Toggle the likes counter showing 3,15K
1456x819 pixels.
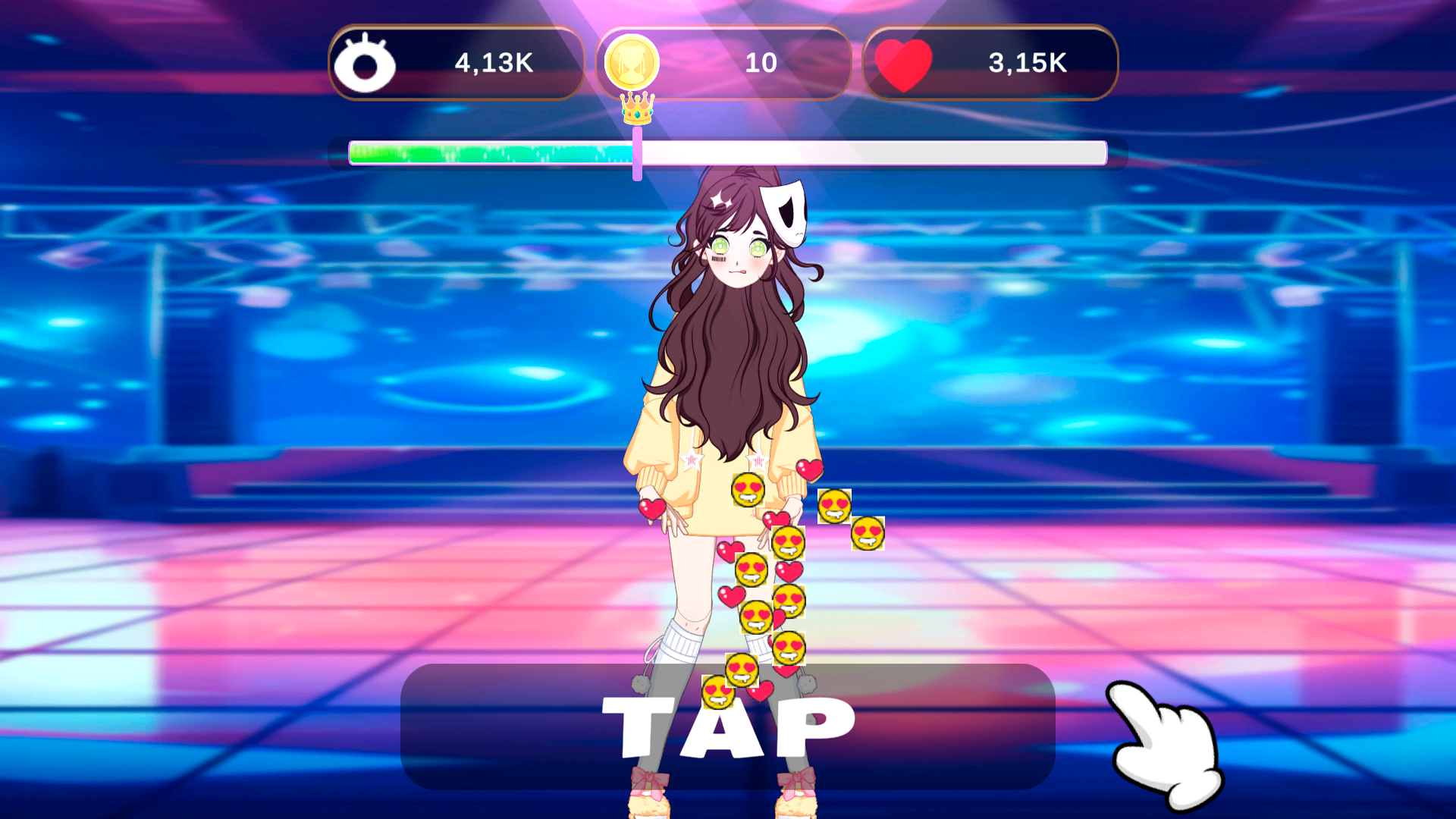tap(1028, 64)
